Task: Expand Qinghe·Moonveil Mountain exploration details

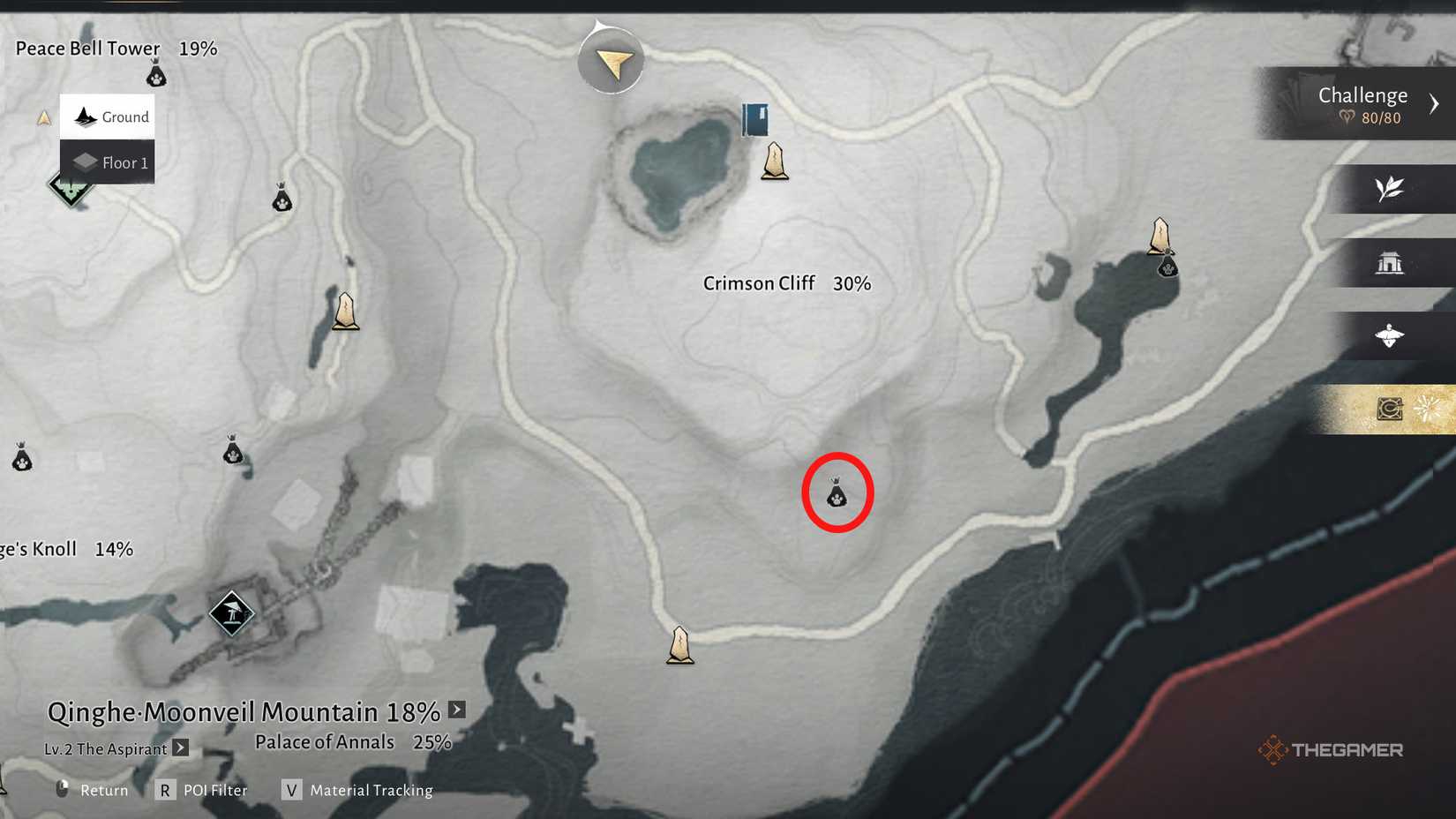Action: pyautogui.click(x=457, y=710)
